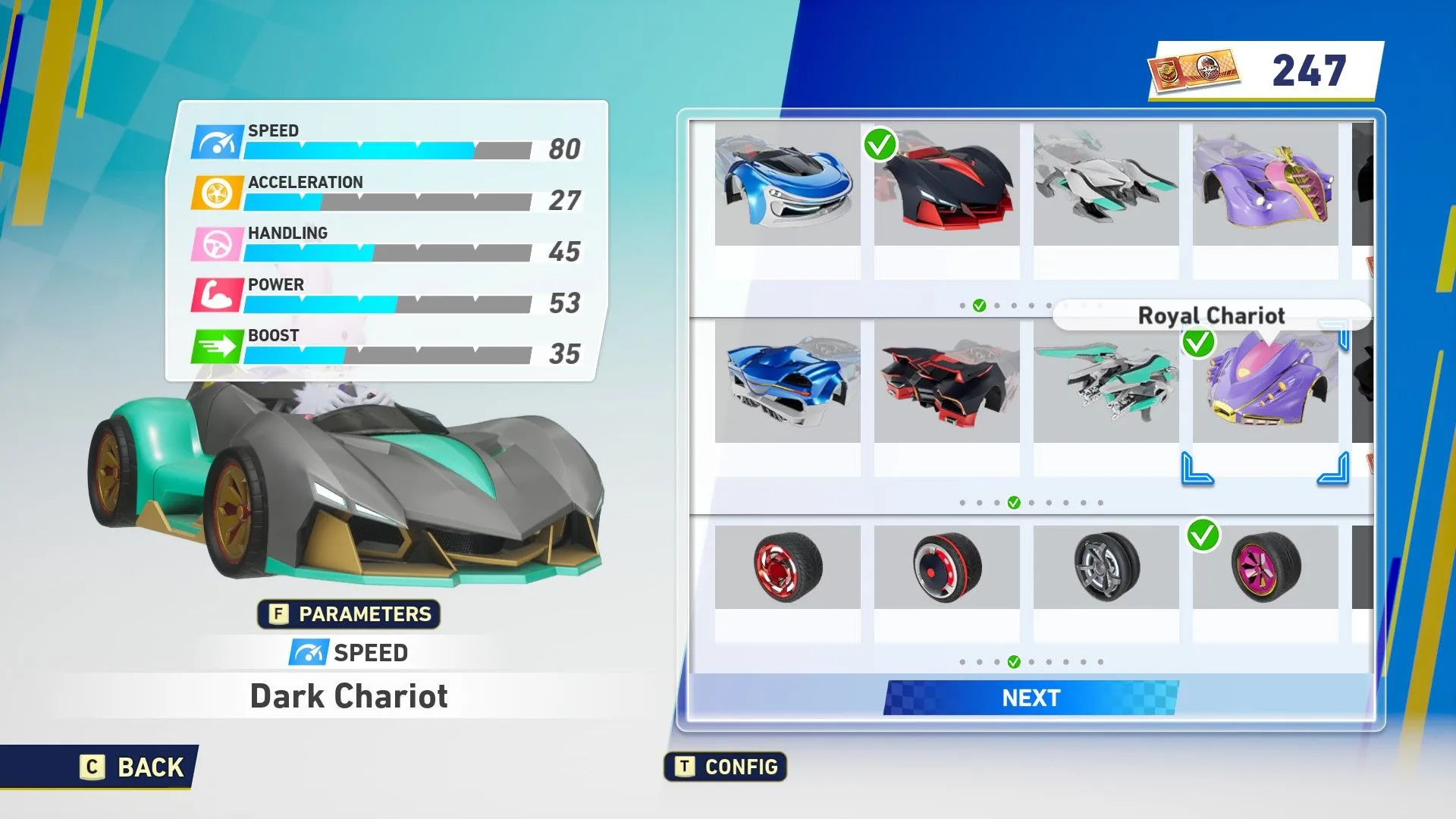Choose the black and red front body part
Viewport: 1456px width, 819px height.
[946, 185]
